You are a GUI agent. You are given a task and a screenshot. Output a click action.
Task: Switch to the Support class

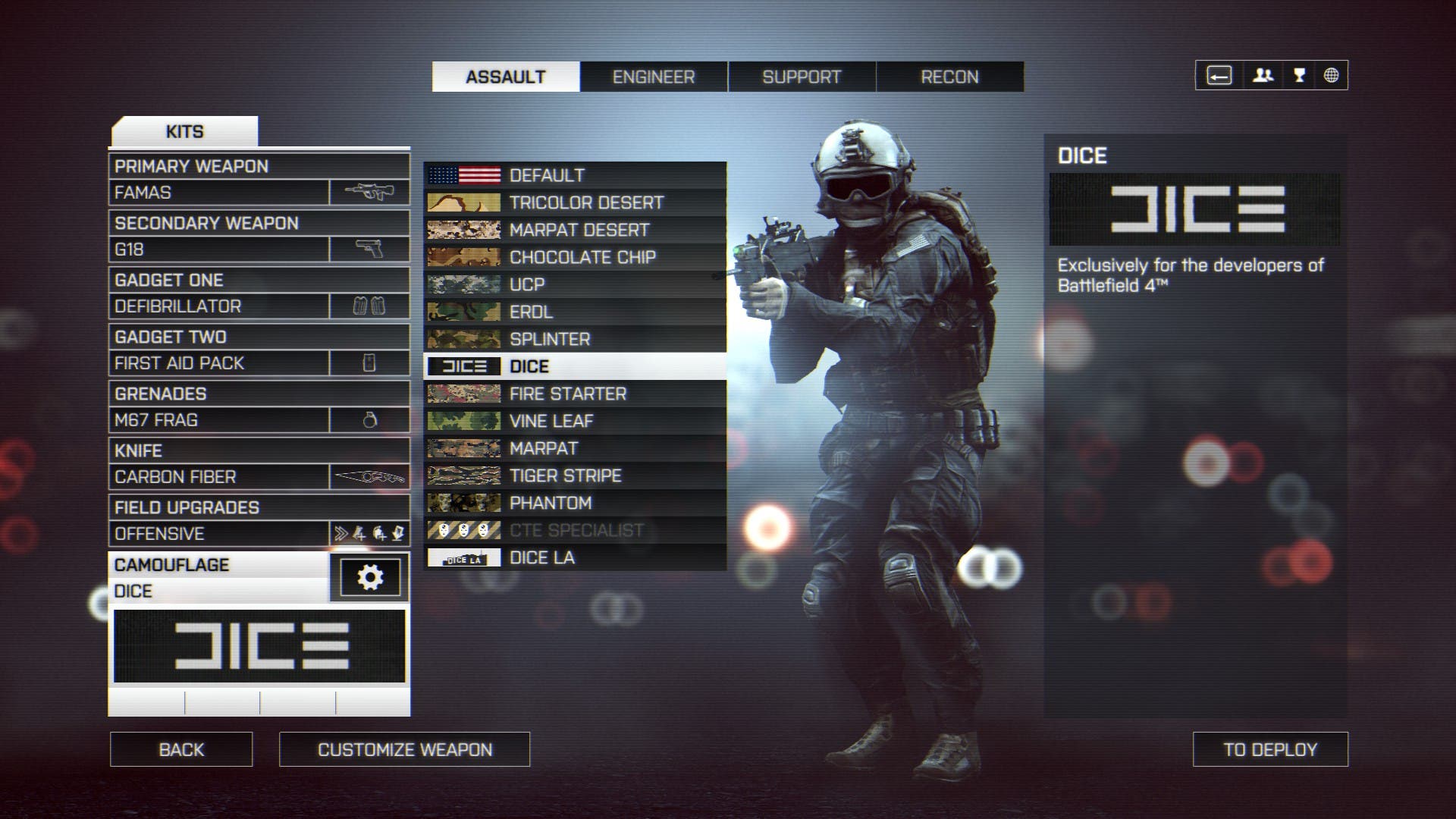801,77
